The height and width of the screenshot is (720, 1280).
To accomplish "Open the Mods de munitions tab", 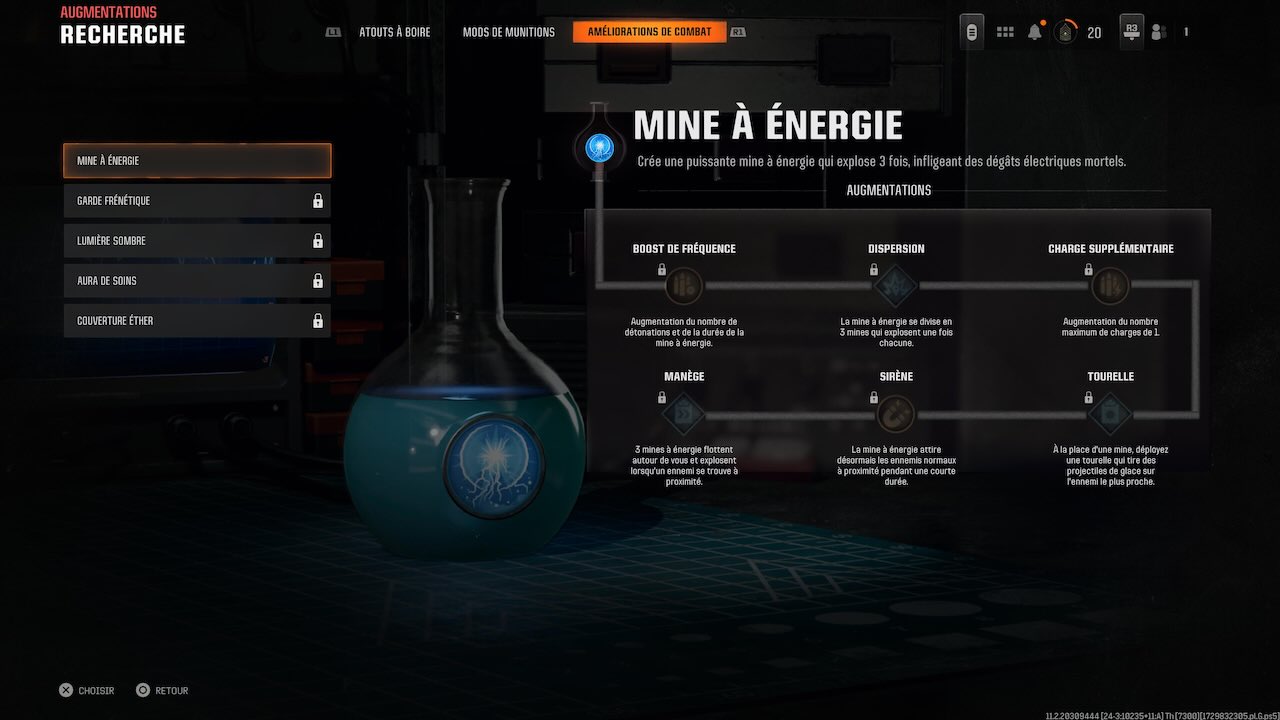I will (x=508, y=32).
